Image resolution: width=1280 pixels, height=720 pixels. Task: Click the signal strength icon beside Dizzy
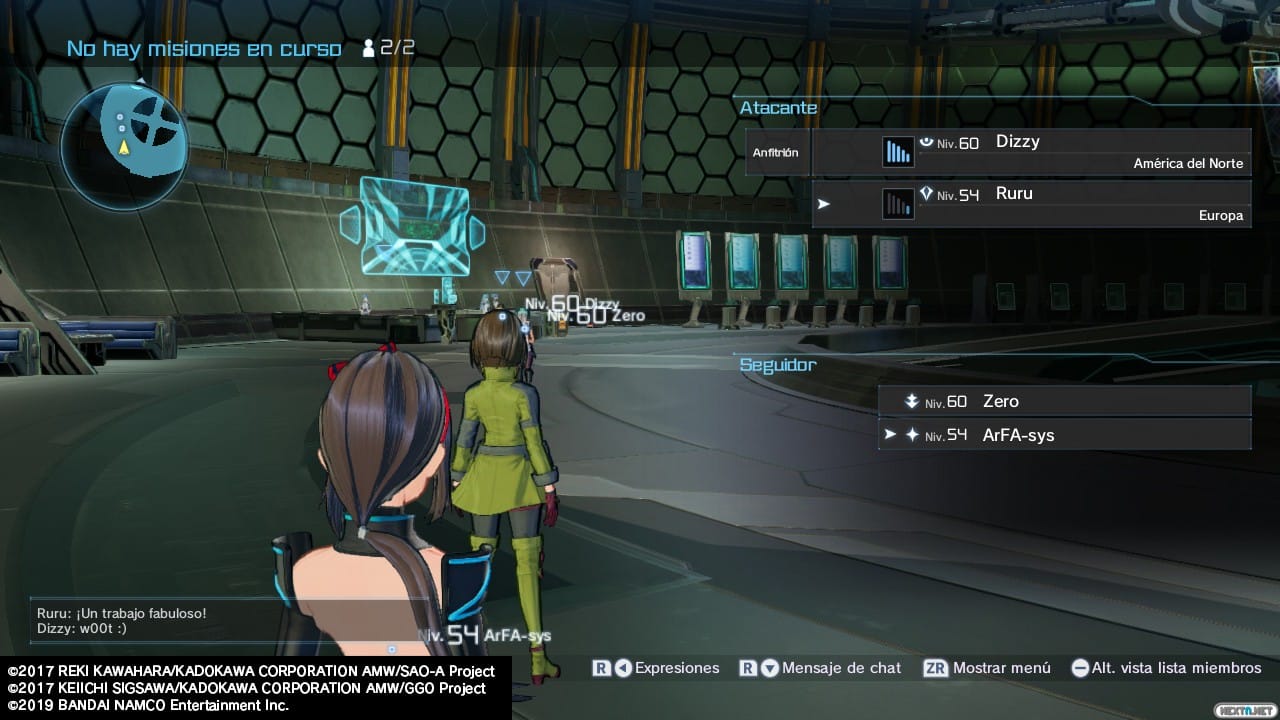point(897,148)
